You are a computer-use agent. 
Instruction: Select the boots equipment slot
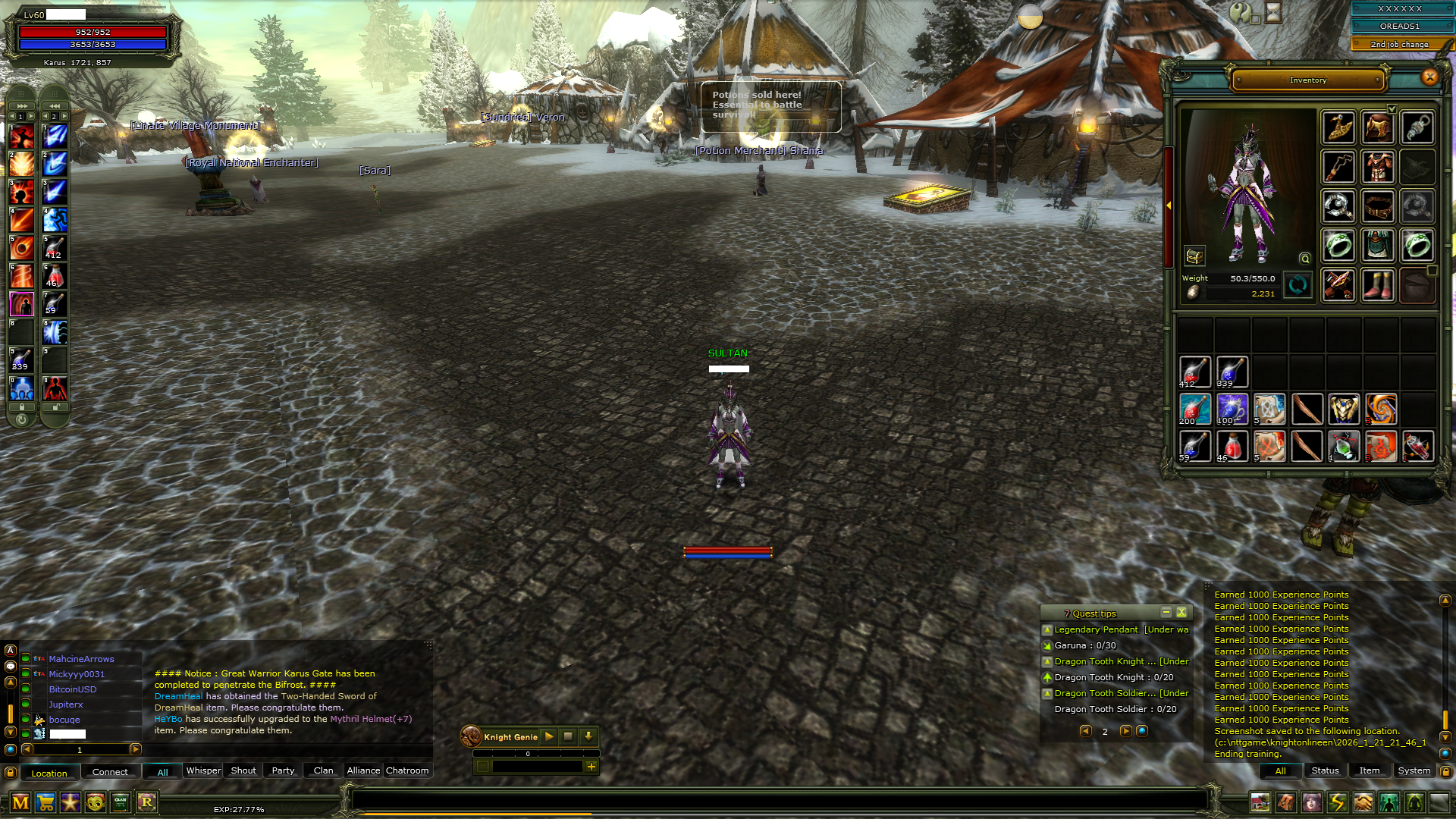(1377, 286)
